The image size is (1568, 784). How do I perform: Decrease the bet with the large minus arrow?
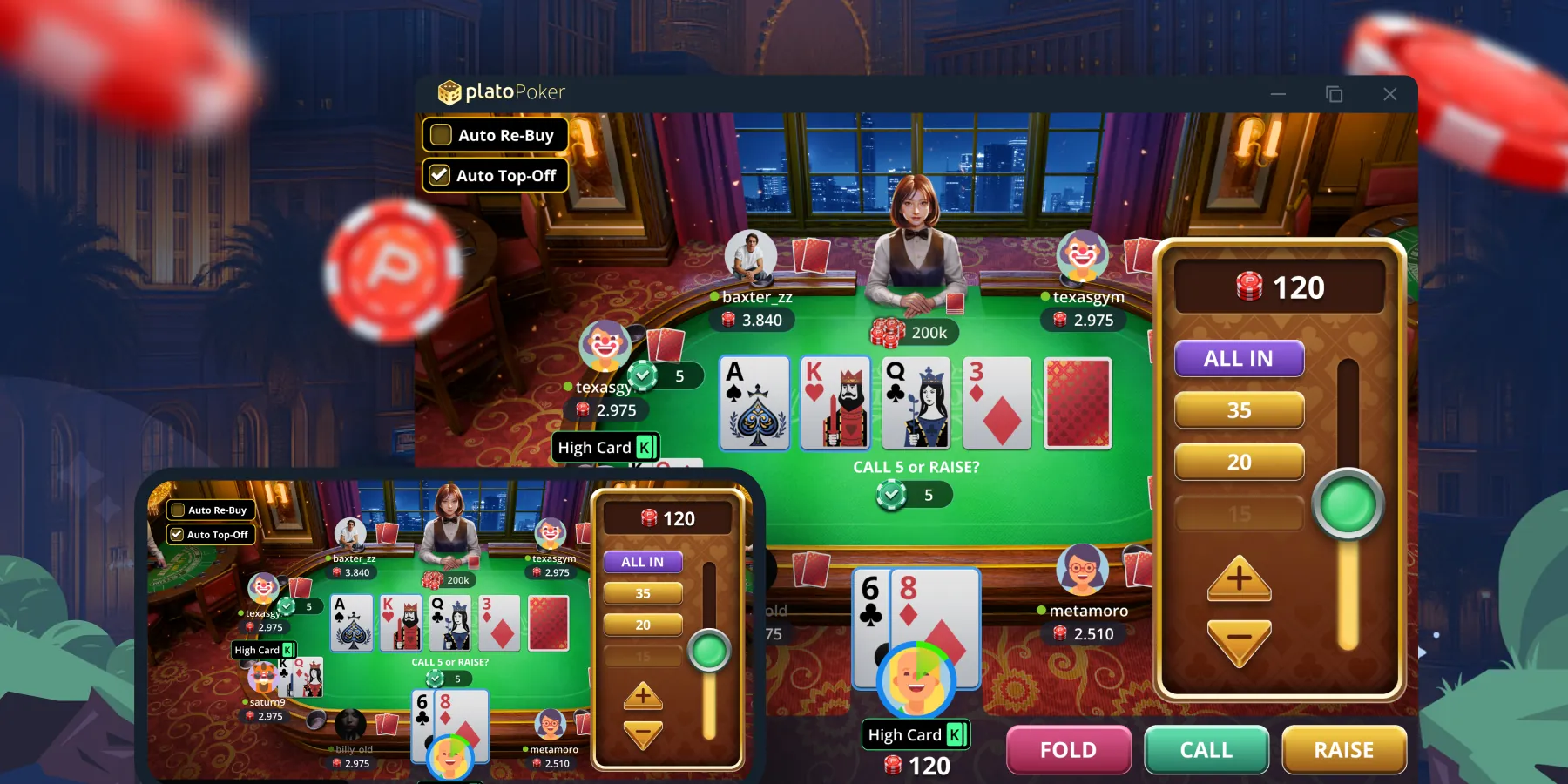click(1239, 641)
